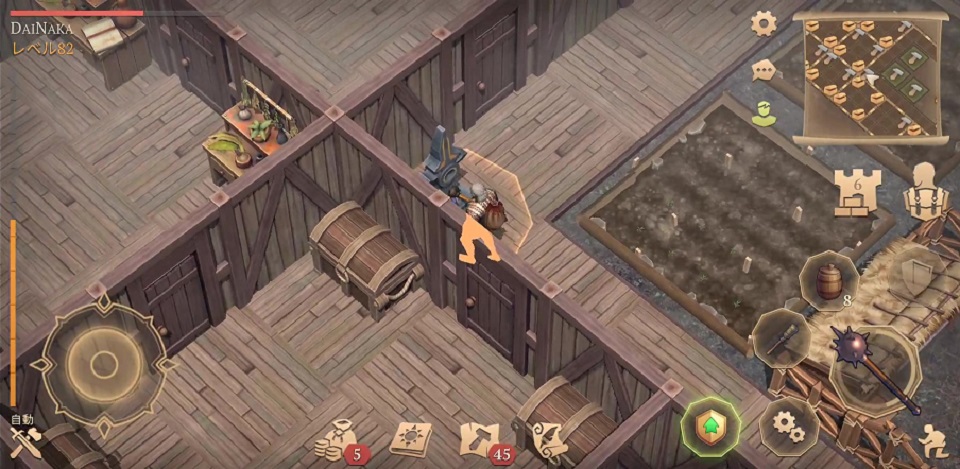The width and height of the screenshot is (960, 469).
Task: Open the base minimap scroll
Action: 867,78
